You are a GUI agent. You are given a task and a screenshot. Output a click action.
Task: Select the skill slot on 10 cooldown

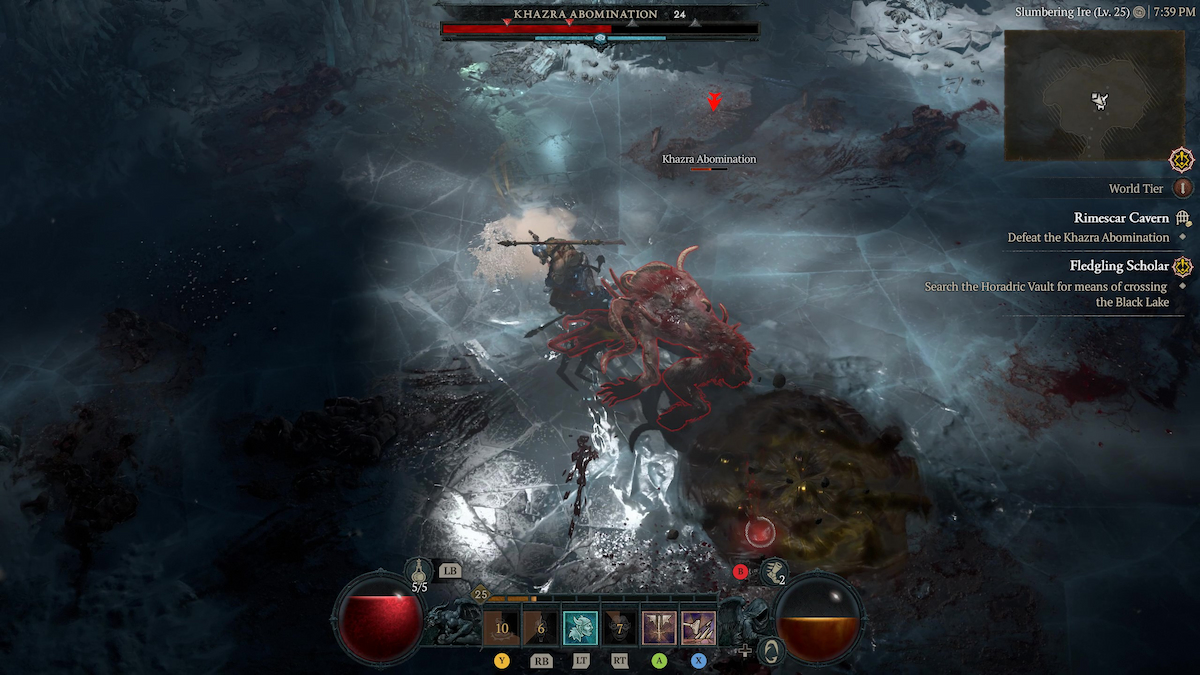[x=501, y=628]
